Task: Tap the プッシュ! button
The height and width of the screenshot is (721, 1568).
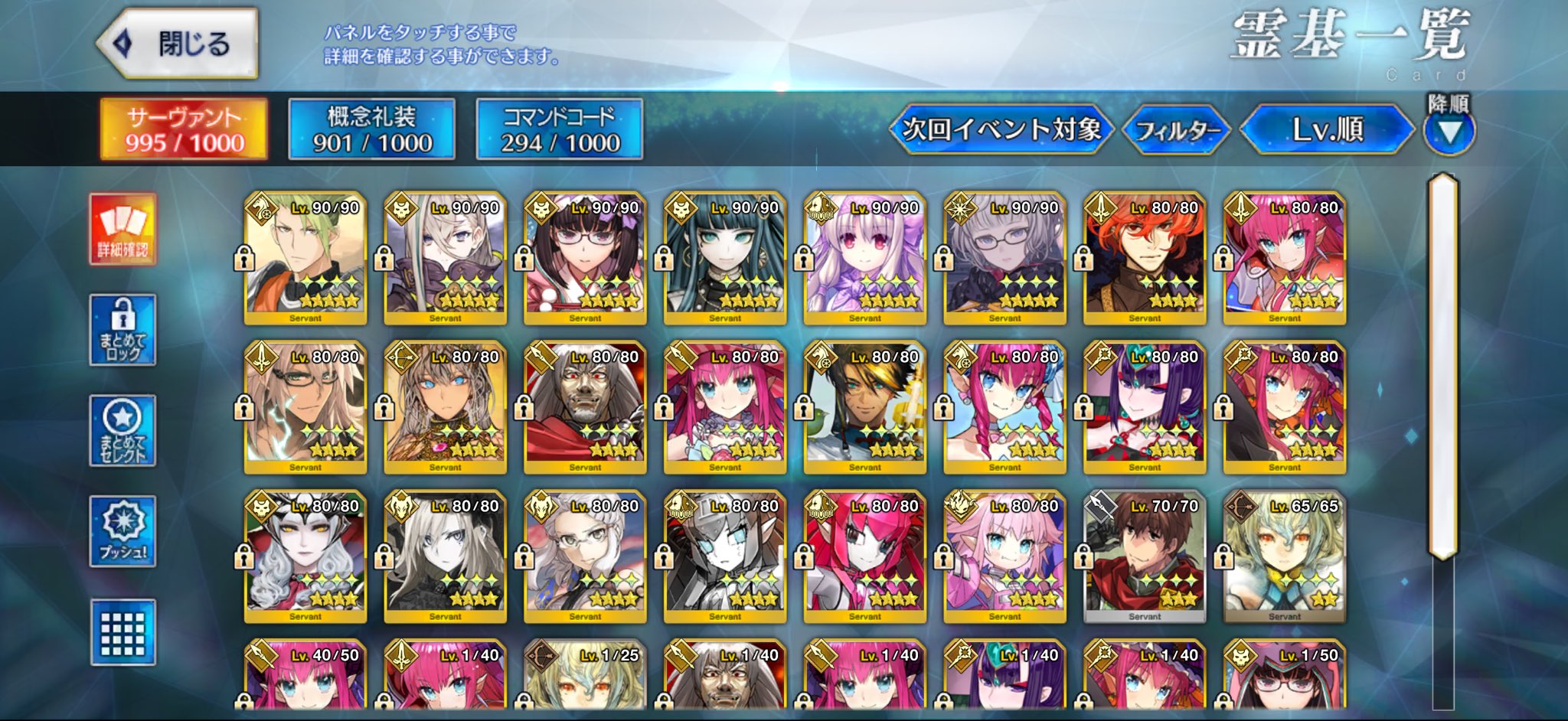Action: [x=122, y=531]
